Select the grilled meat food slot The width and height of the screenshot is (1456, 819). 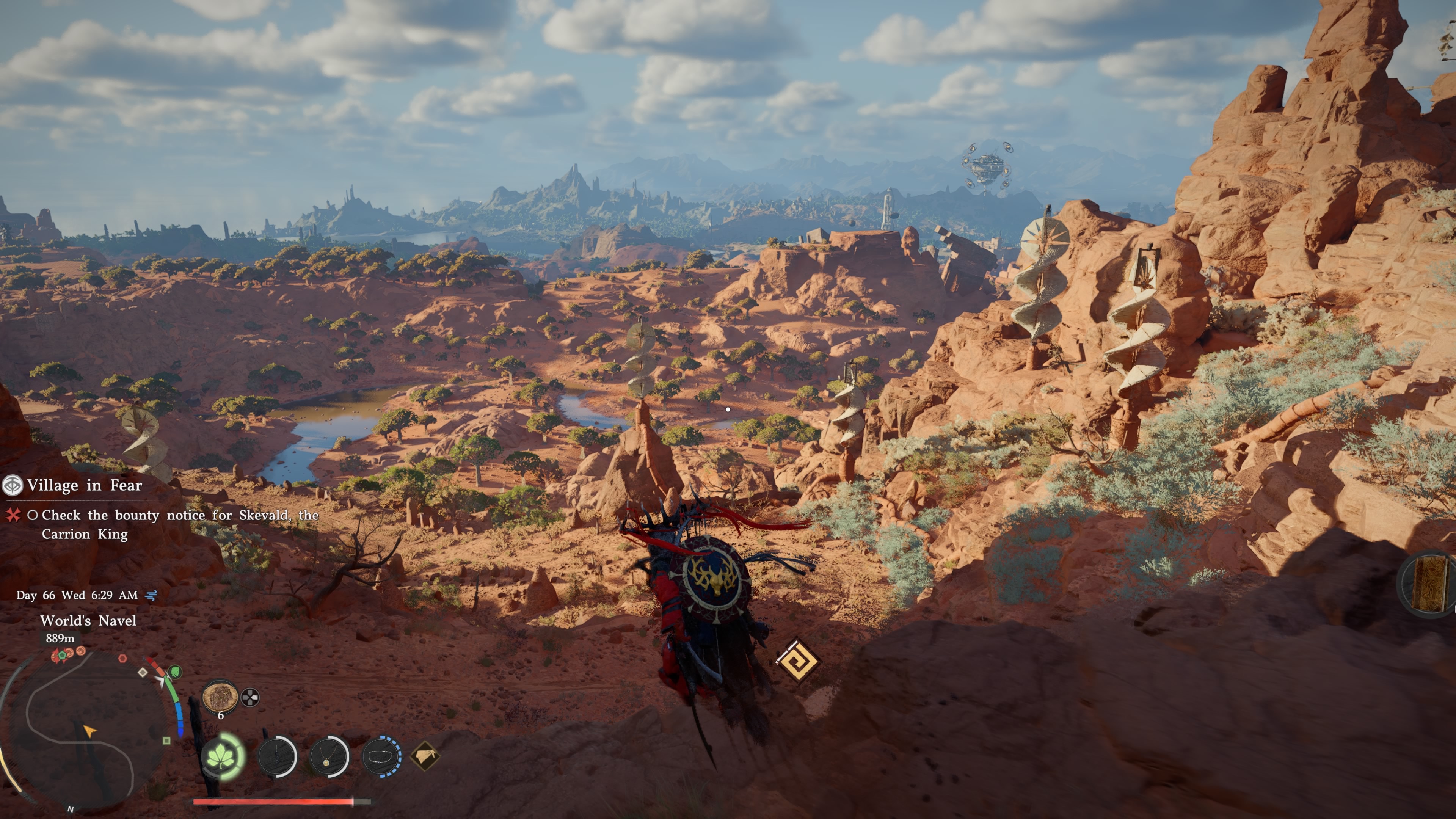tap(220, 697)
